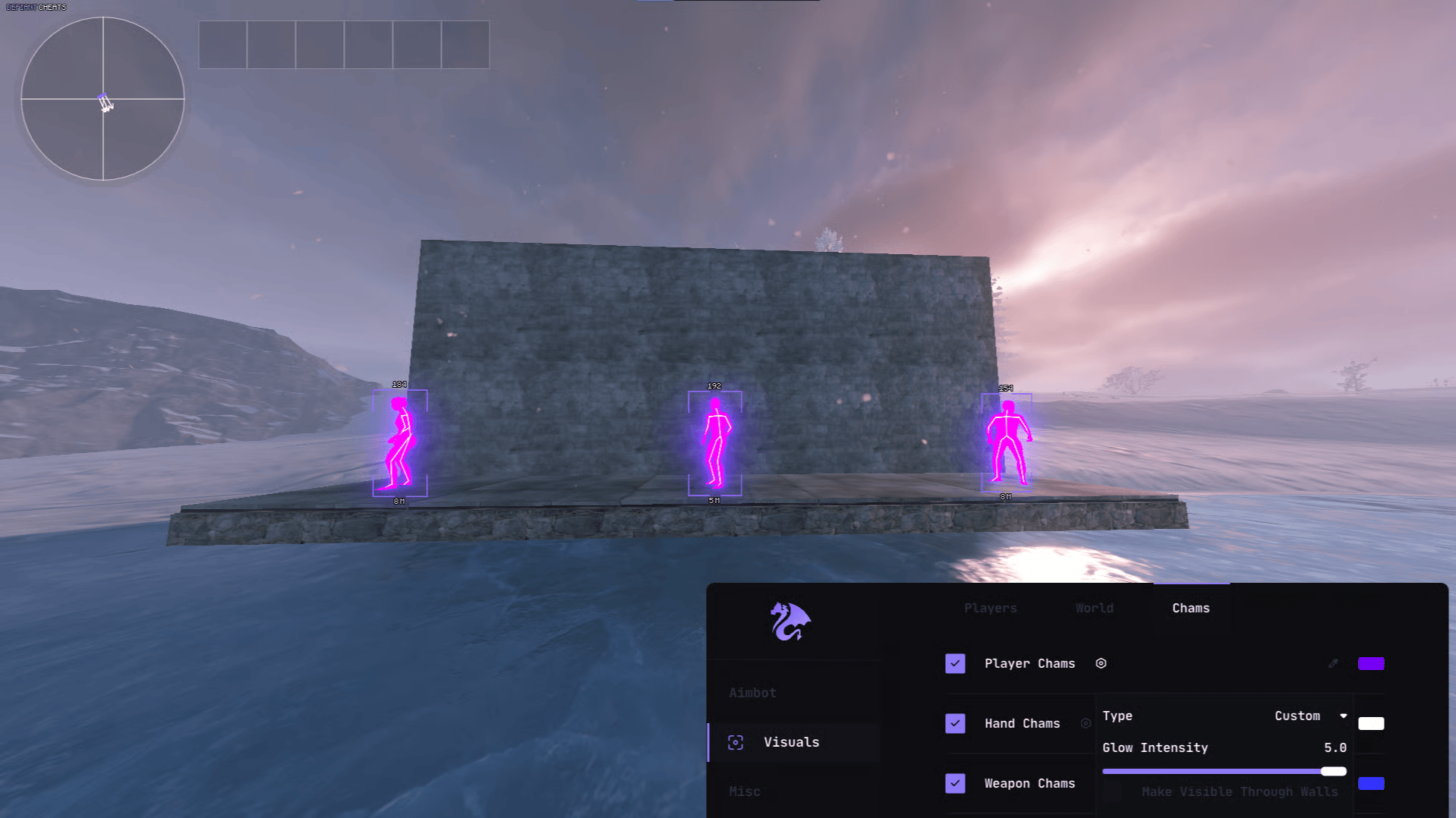This screenshot has width=1456, height=818.
Task: Select the eyedropper icon on the Player Chams row
Action: 1333,663
